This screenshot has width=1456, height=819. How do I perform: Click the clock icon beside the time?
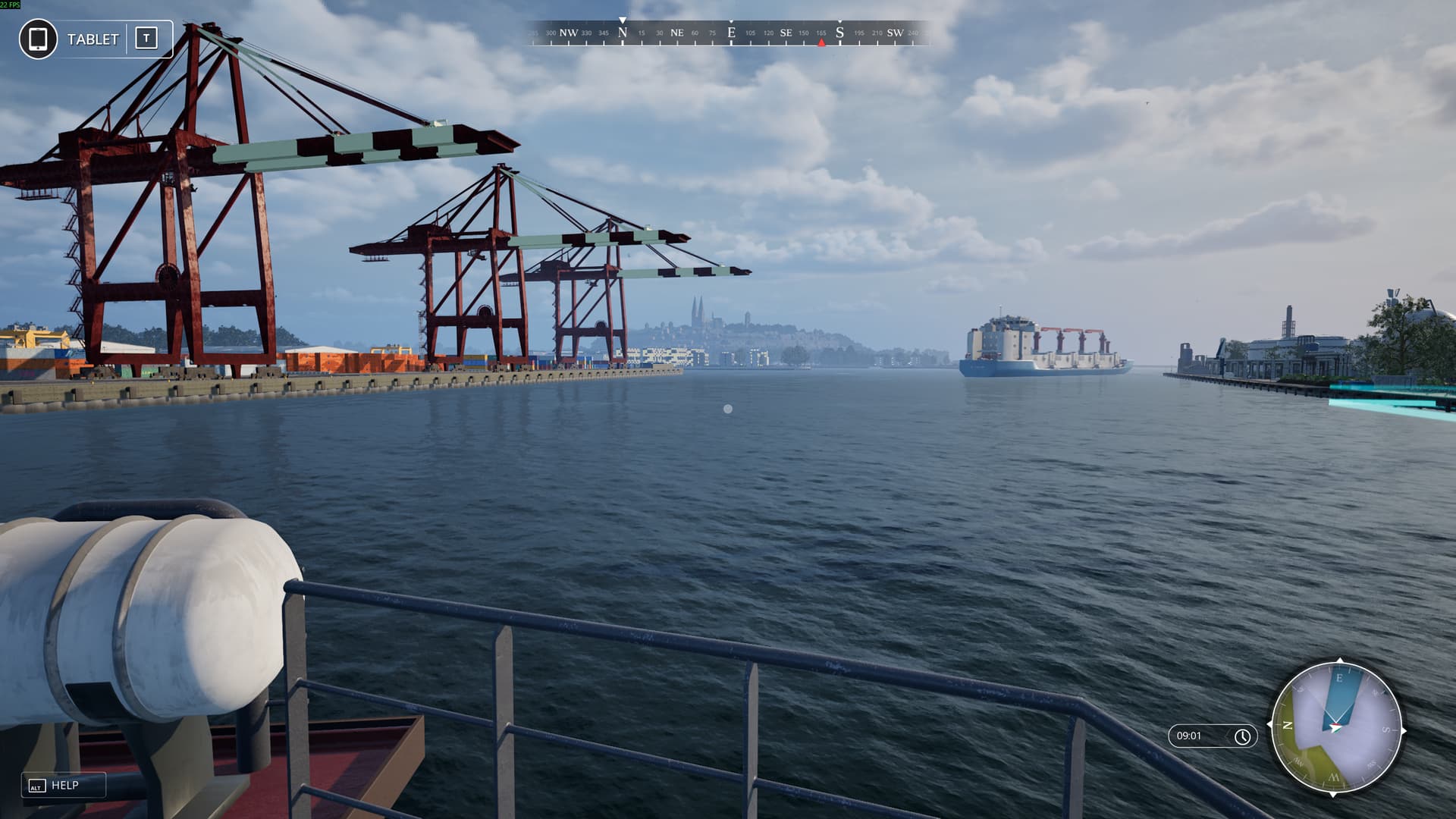click(x=1242, y=736)
